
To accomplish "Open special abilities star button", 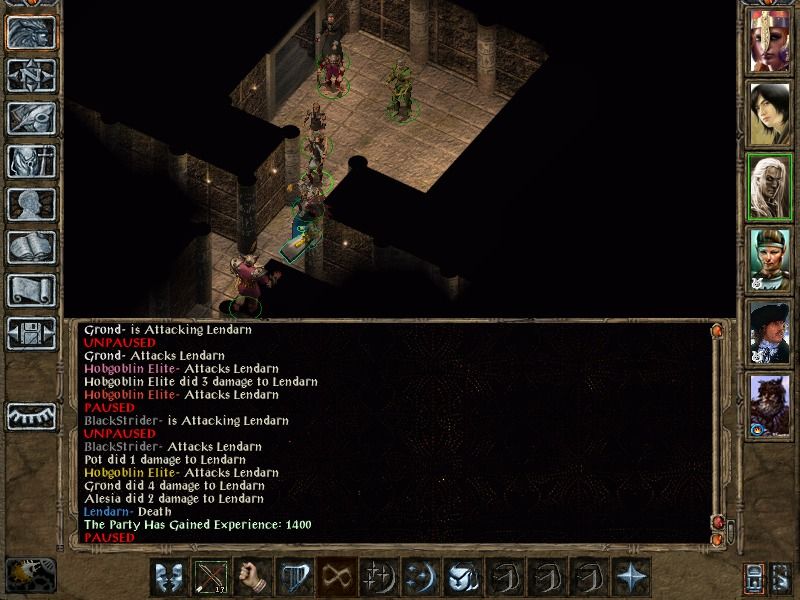I will tap(631, 578).
